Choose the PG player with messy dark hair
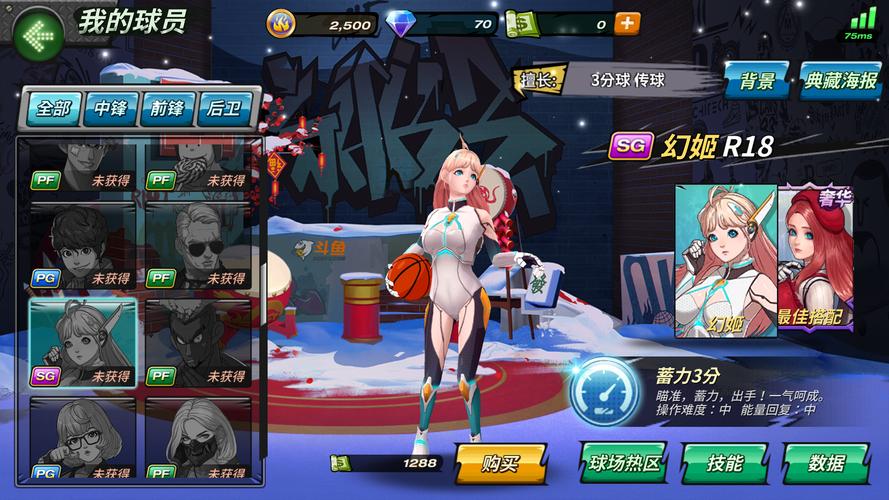 [82, 246]
